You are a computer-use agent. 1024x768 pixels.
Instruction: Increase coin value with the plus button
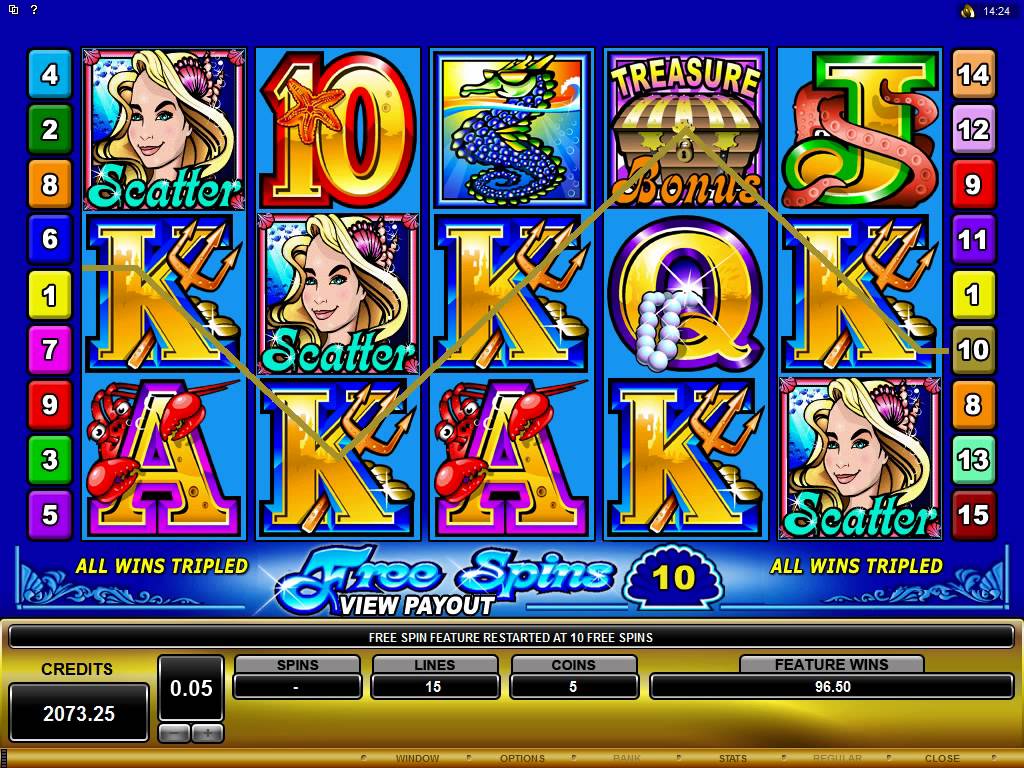click(207, 733)
